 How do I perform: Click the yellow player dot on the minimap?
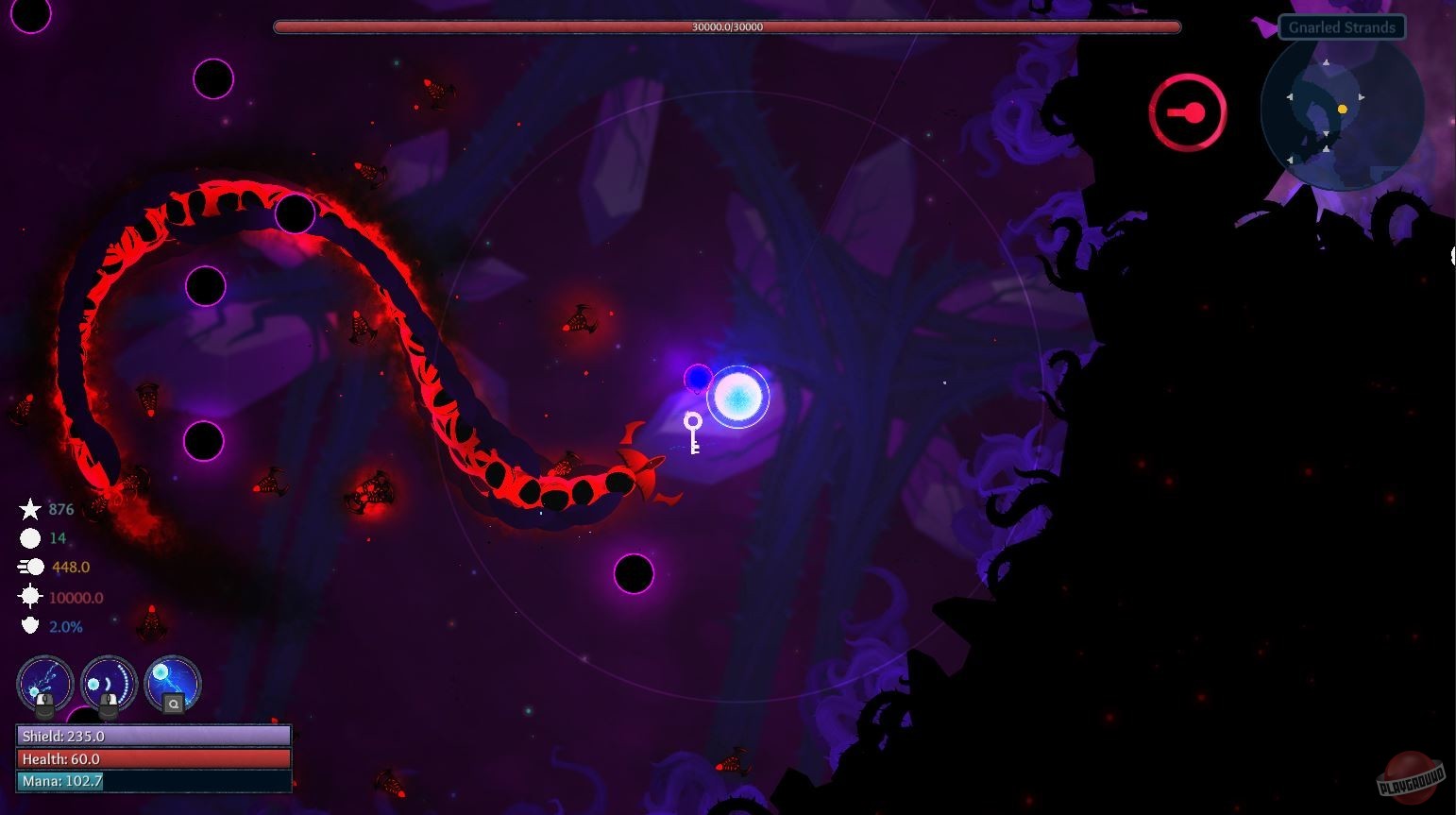[1344, 108]
